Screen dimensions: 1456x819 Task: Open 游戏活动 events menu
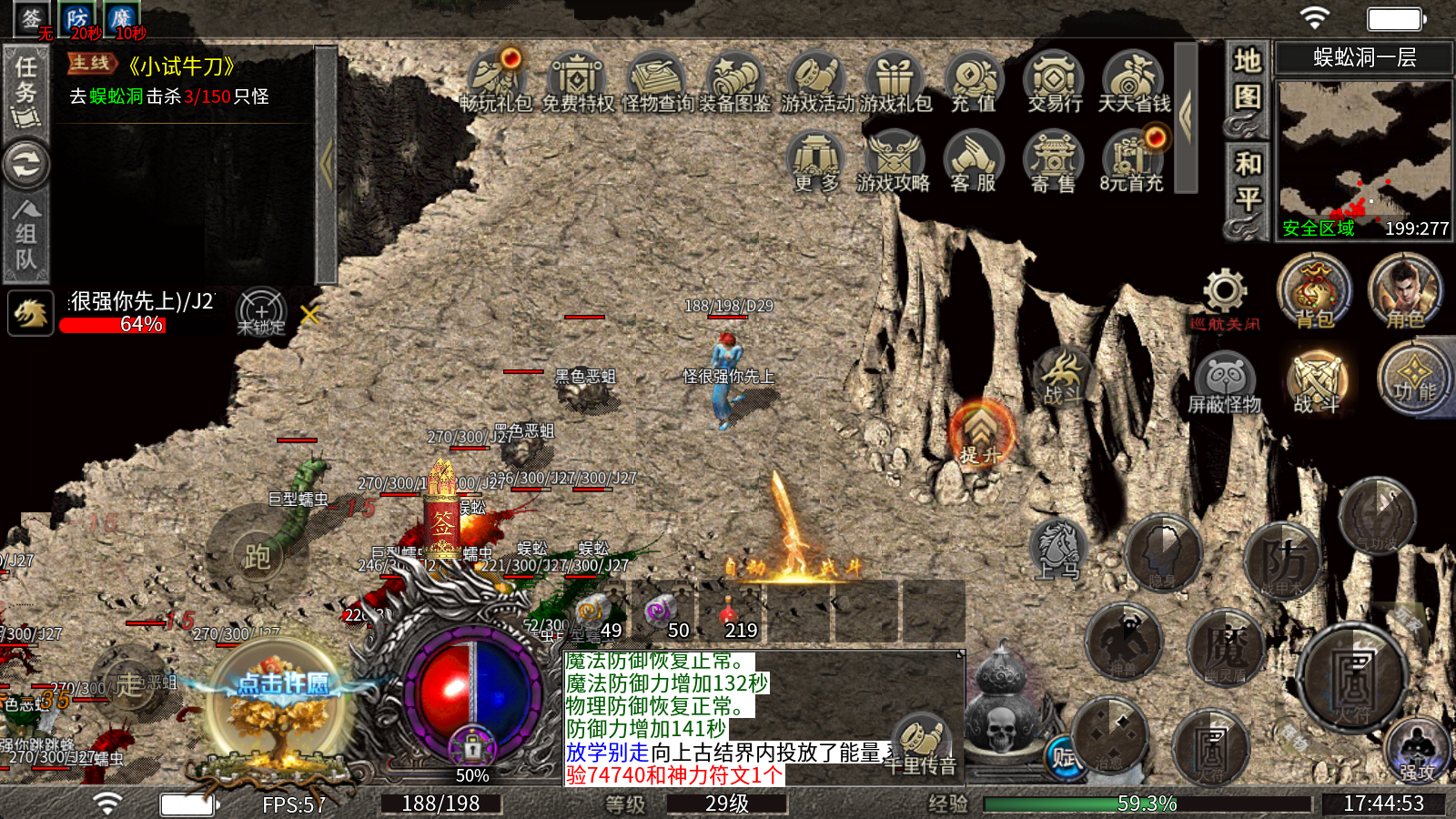[816, 83]
